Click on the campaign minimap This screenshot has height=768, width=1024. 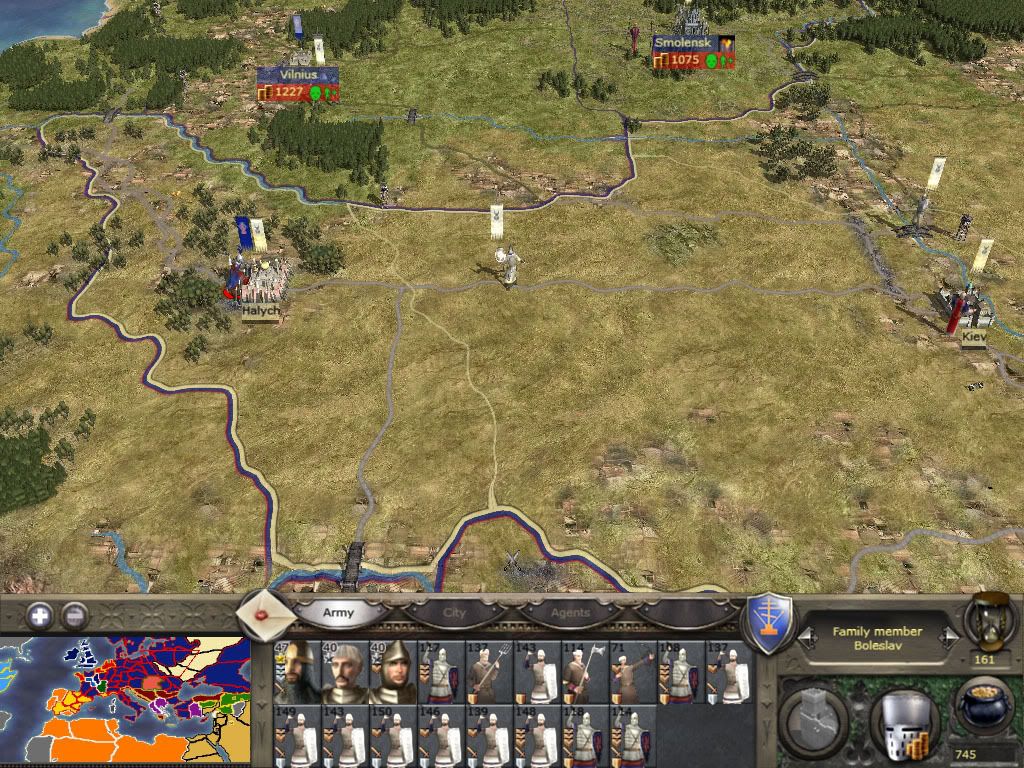[x=125, y=701]
